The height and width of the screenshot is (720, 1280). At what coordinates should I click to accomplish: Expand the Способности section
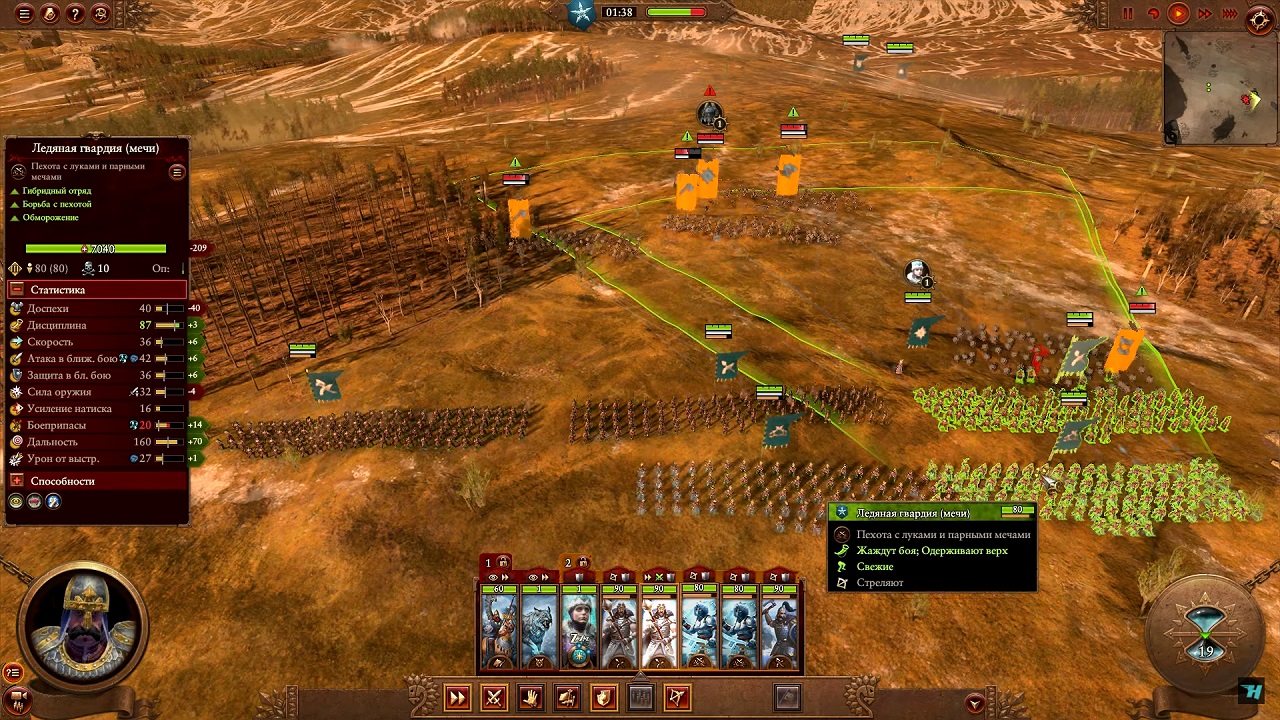coord(16,481)
